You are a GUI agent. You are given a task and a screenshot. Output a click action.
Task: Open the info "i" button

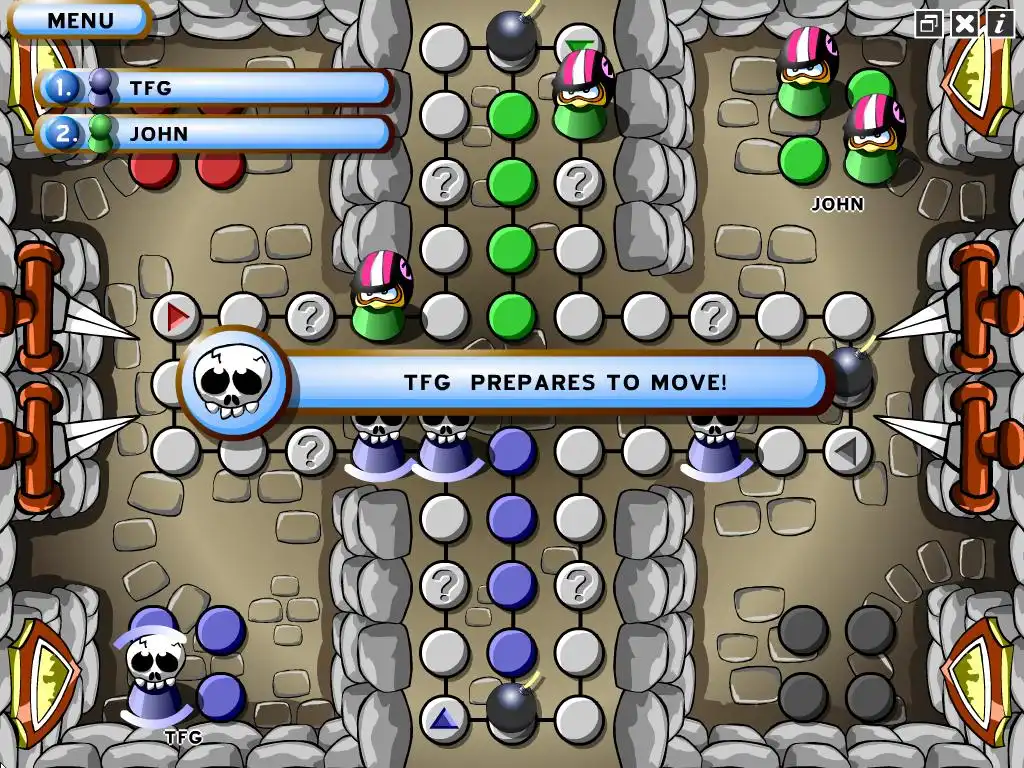[x=999, y=23]
